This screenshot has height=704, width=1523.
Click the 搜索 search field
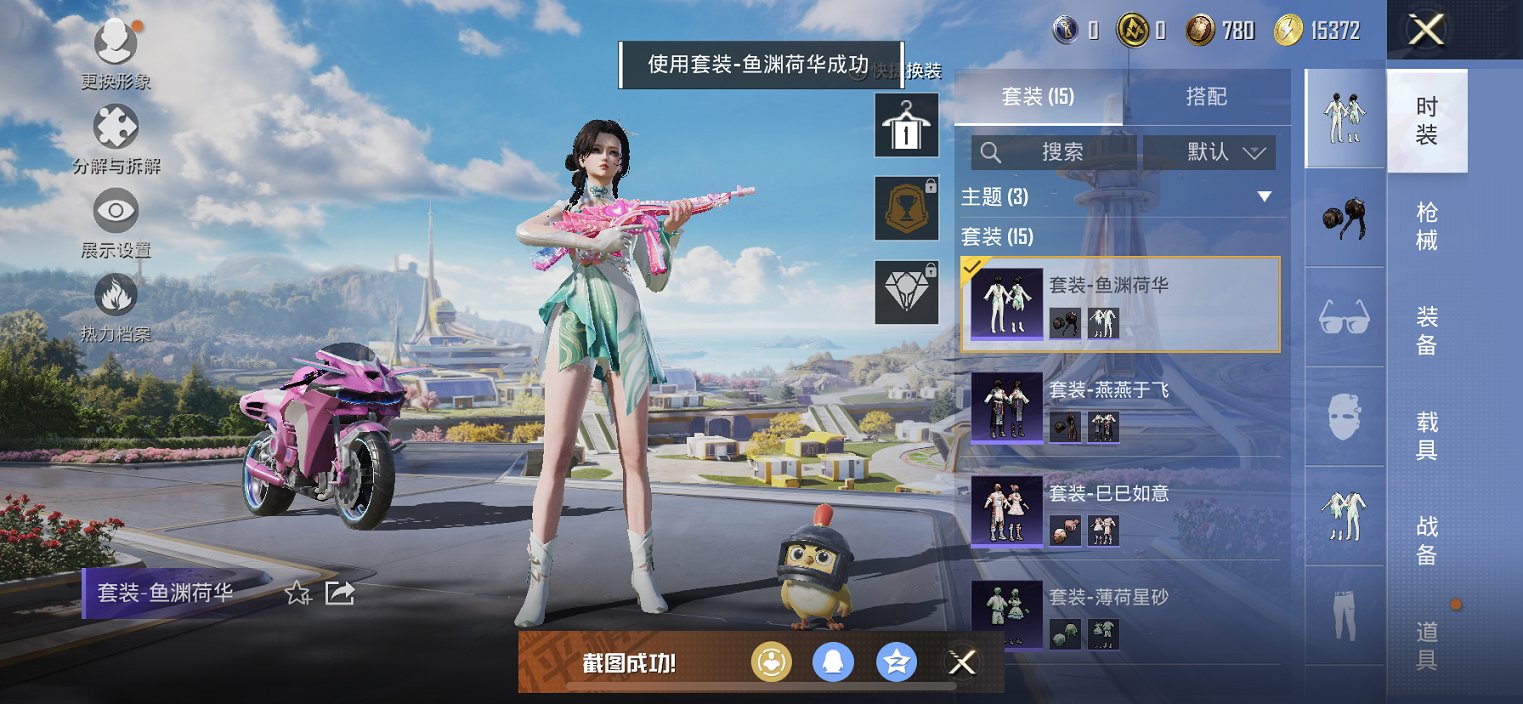pos(1056,152)
